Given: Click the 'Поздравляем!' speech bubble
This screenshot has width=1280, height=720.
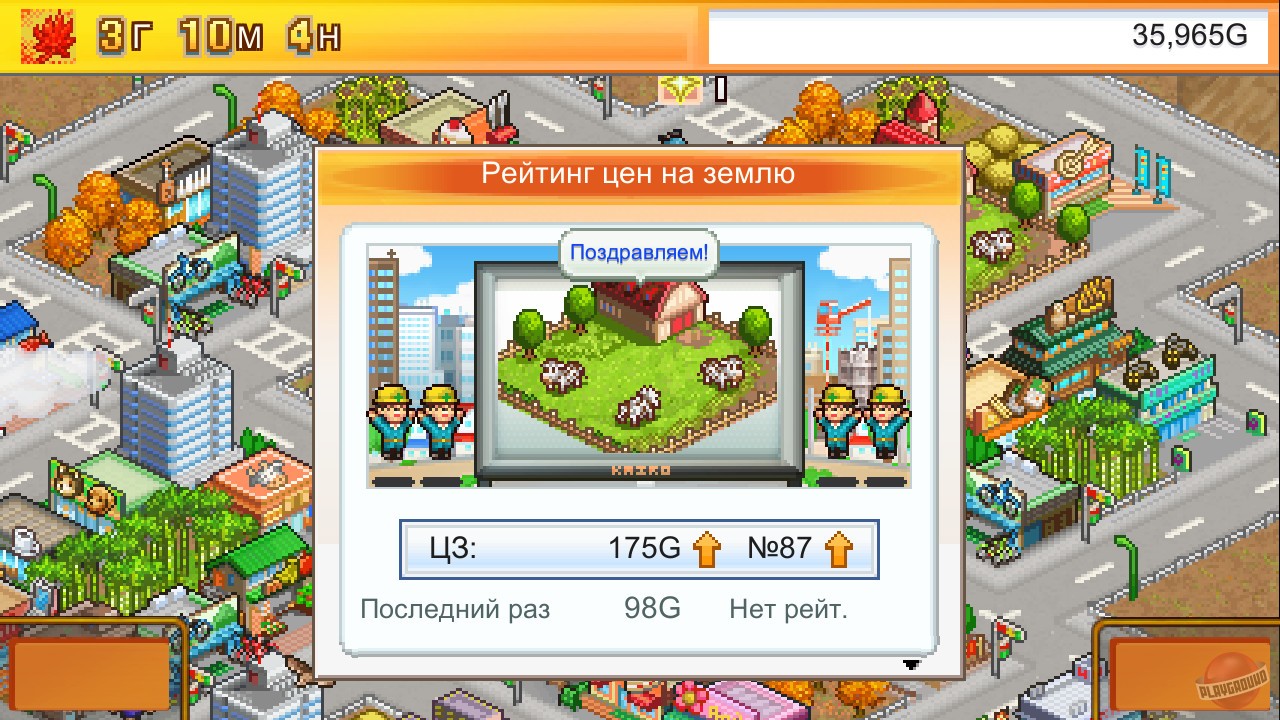Looking at the screenshot, I should (638, 253).
